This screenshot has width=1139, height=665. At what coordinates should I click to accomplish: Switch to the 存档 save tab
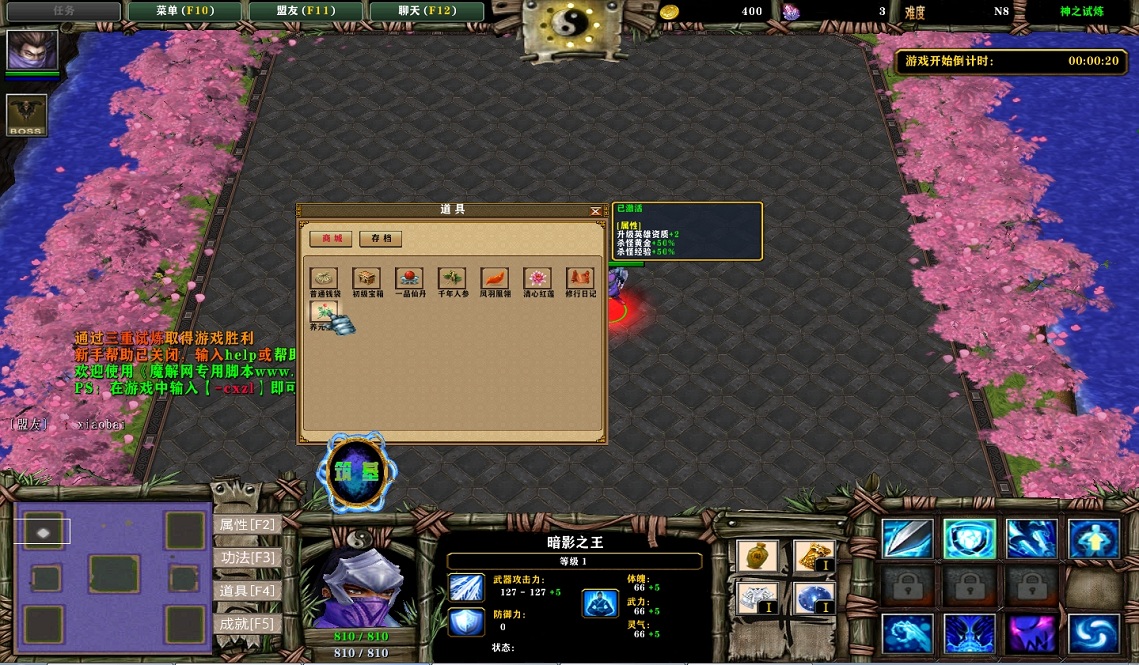381,239
